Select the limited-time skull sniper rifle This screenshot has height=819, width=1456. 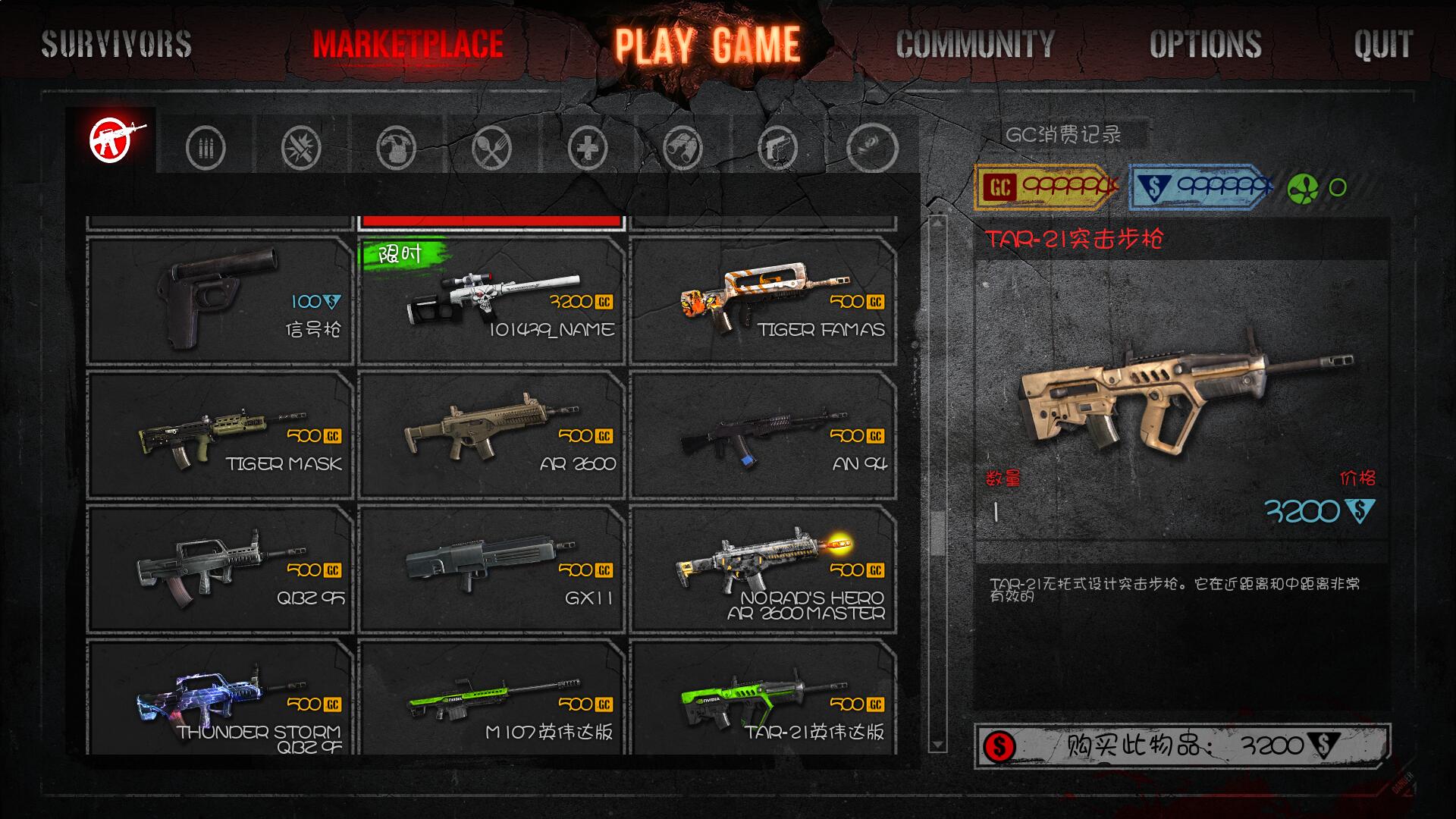(x=491, y=301)
